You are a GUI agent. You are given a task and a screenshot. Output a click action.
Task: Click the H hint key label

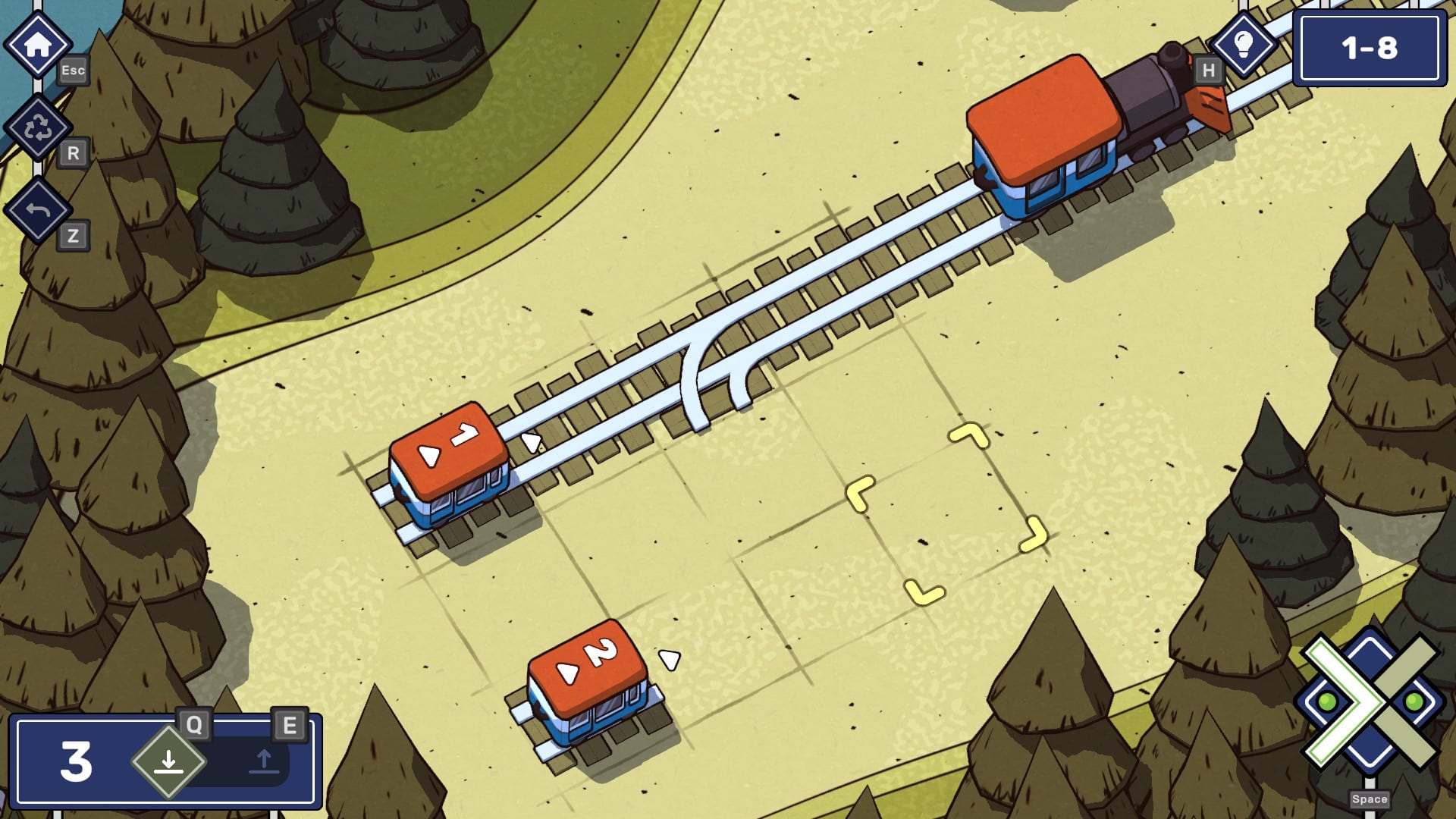[x=1206, y=71]
